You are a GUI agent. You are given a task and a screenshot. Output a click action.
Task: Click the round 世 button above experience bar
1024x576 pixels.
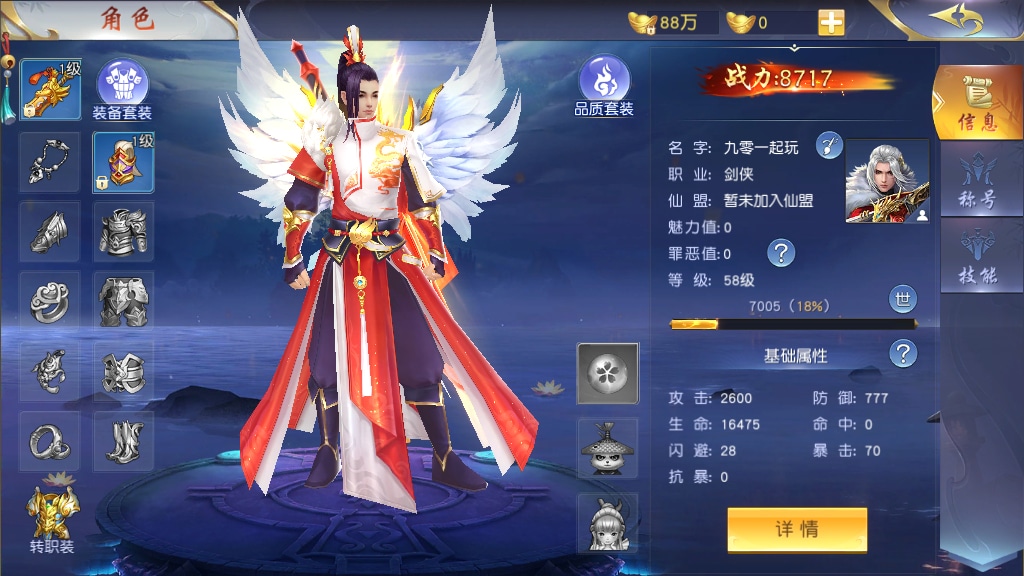coord(902,298)
